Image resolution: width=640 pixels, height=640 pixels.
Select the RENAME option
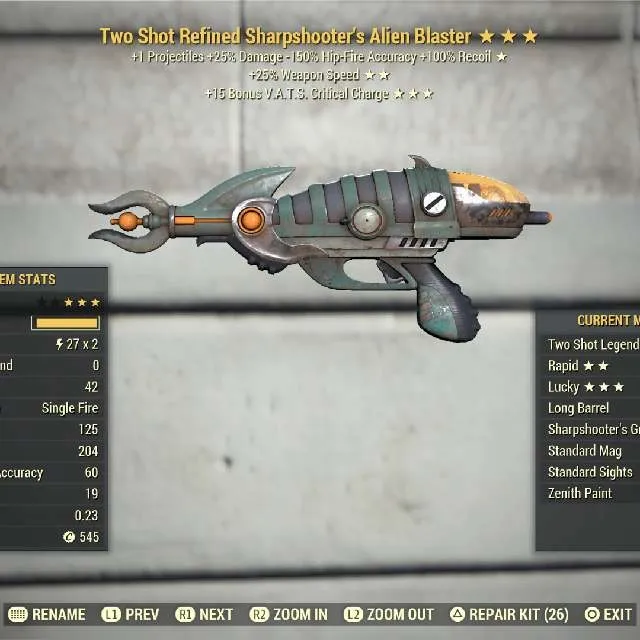point(46,614)
